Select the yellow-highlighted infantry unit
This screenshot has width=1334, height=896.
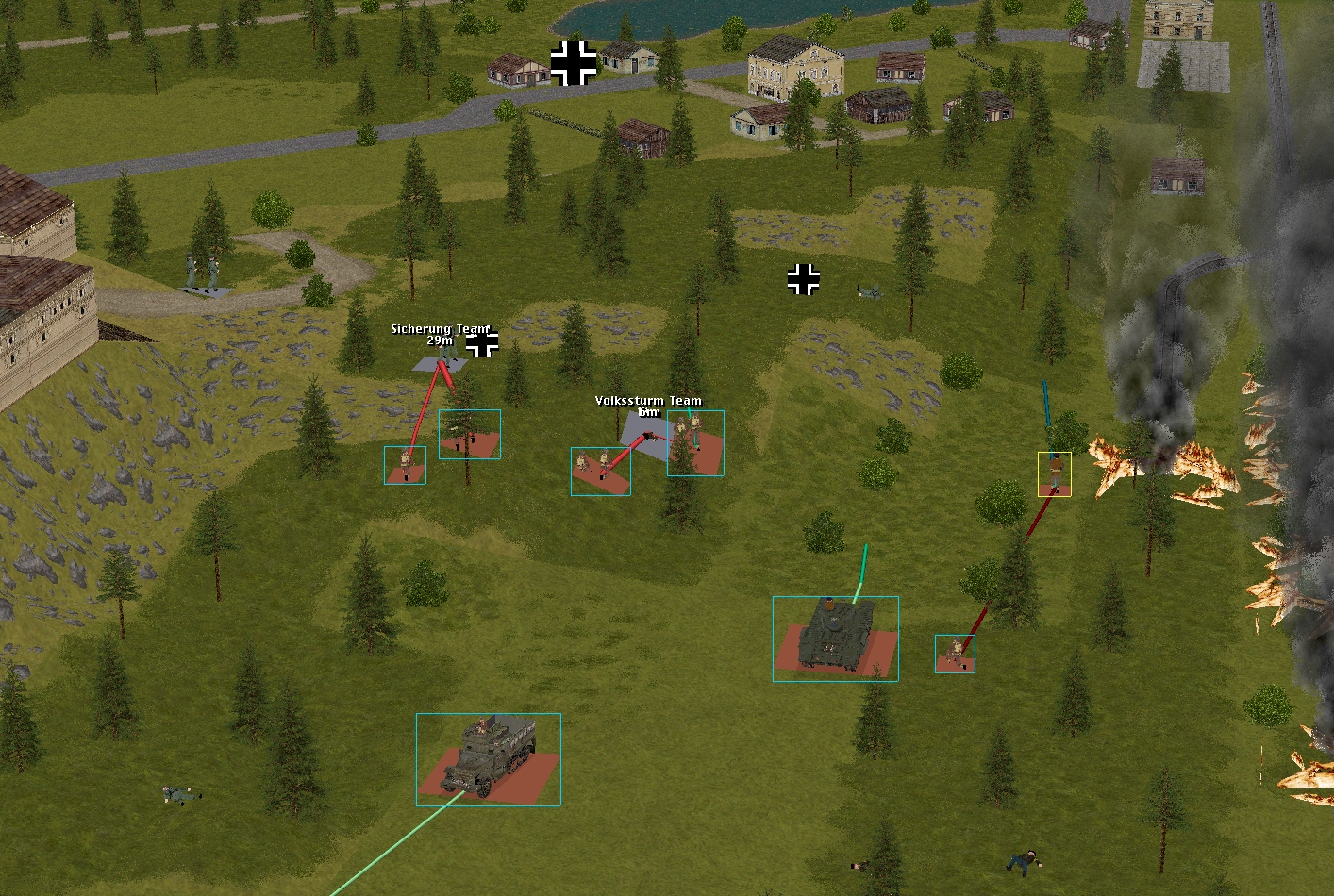click(x=1054, y=473)
